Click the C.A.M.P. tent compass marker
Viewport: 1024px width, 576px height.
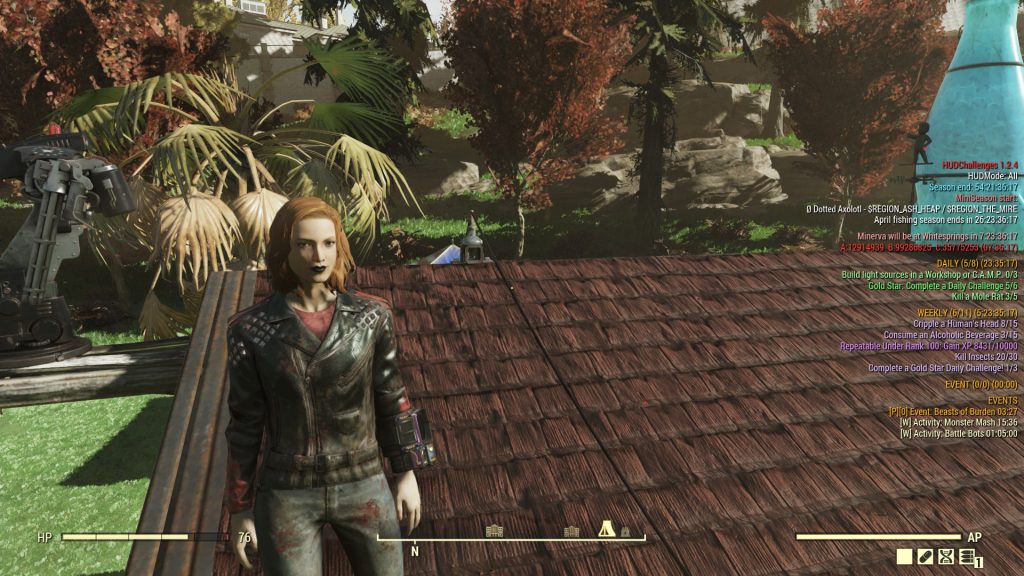(x=606, y=530)
